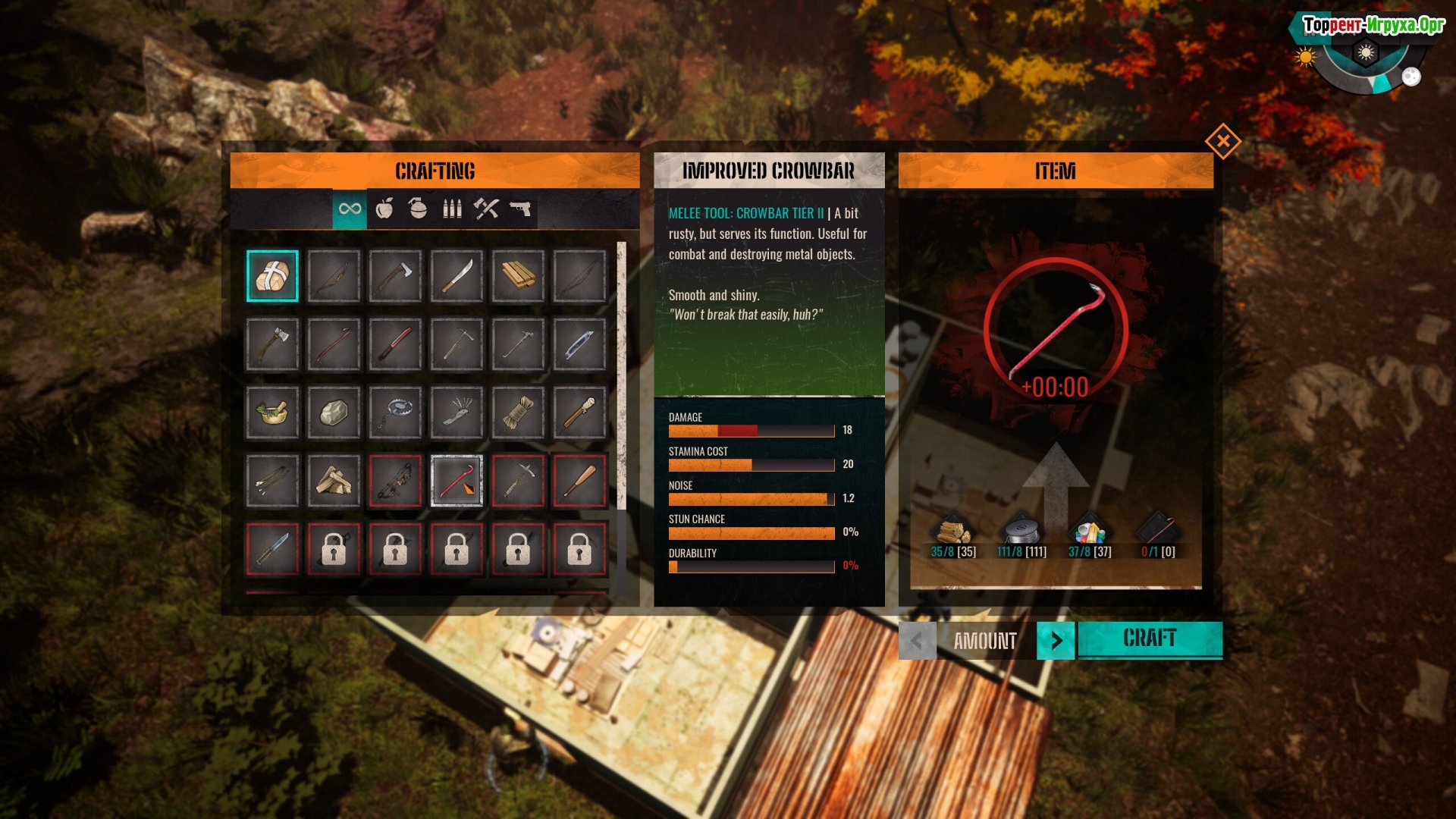This screenshot has width=1456, height=819.
Task: Select the rope bundle recipe
Action: 518,413
